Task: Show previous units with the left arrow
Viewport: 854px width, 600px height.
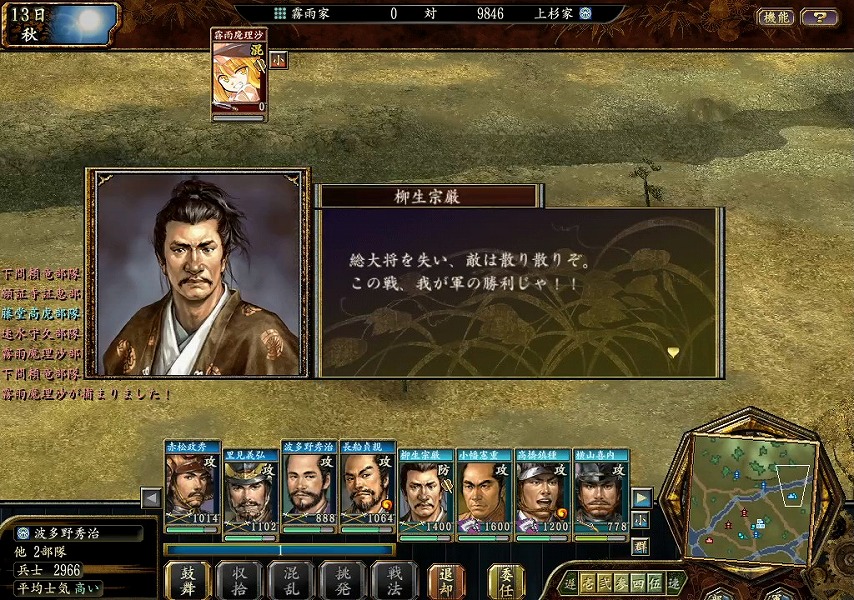Action: click(x=151, y=498)
